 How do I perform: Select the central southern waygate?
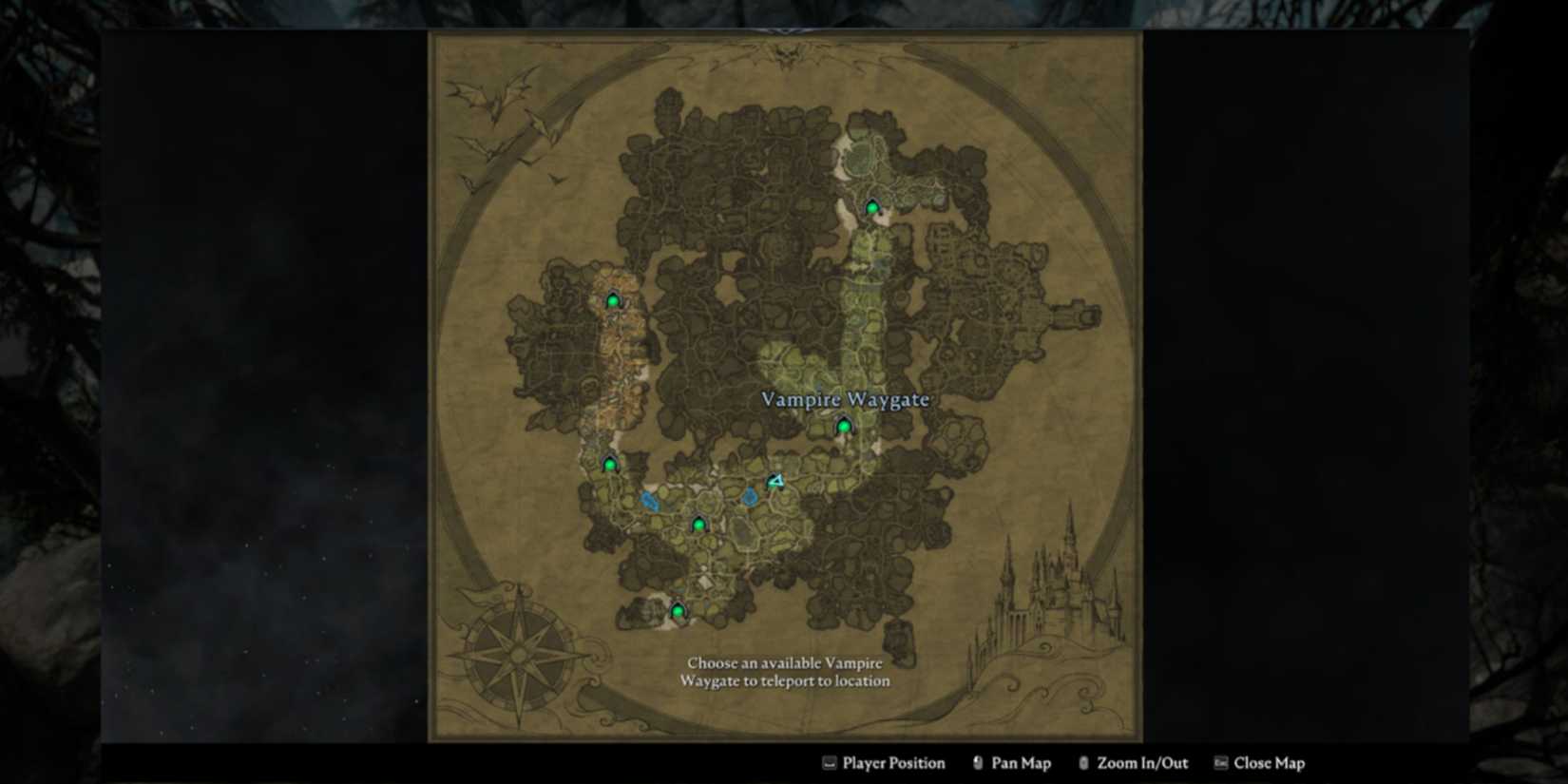(699, 523)
